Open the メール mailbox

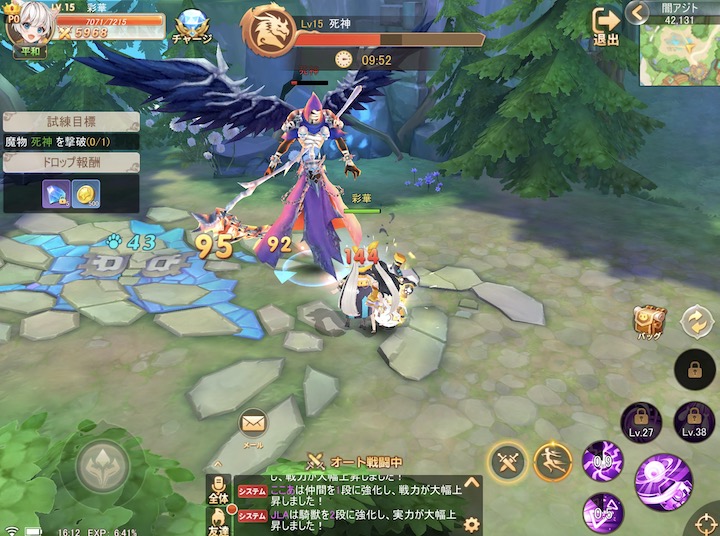pos(253,424)
